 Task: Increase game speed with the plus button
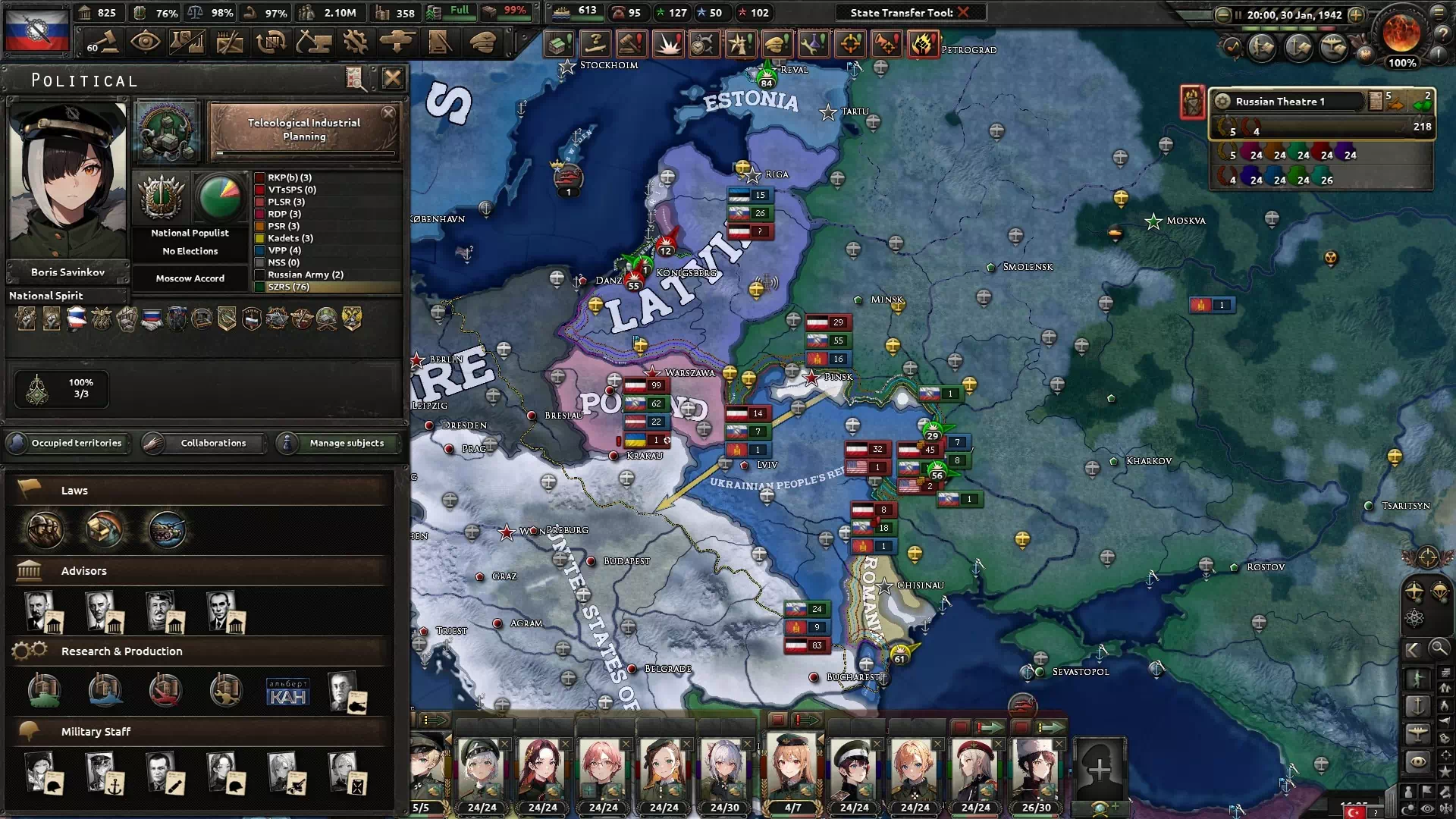point(1356,14)
